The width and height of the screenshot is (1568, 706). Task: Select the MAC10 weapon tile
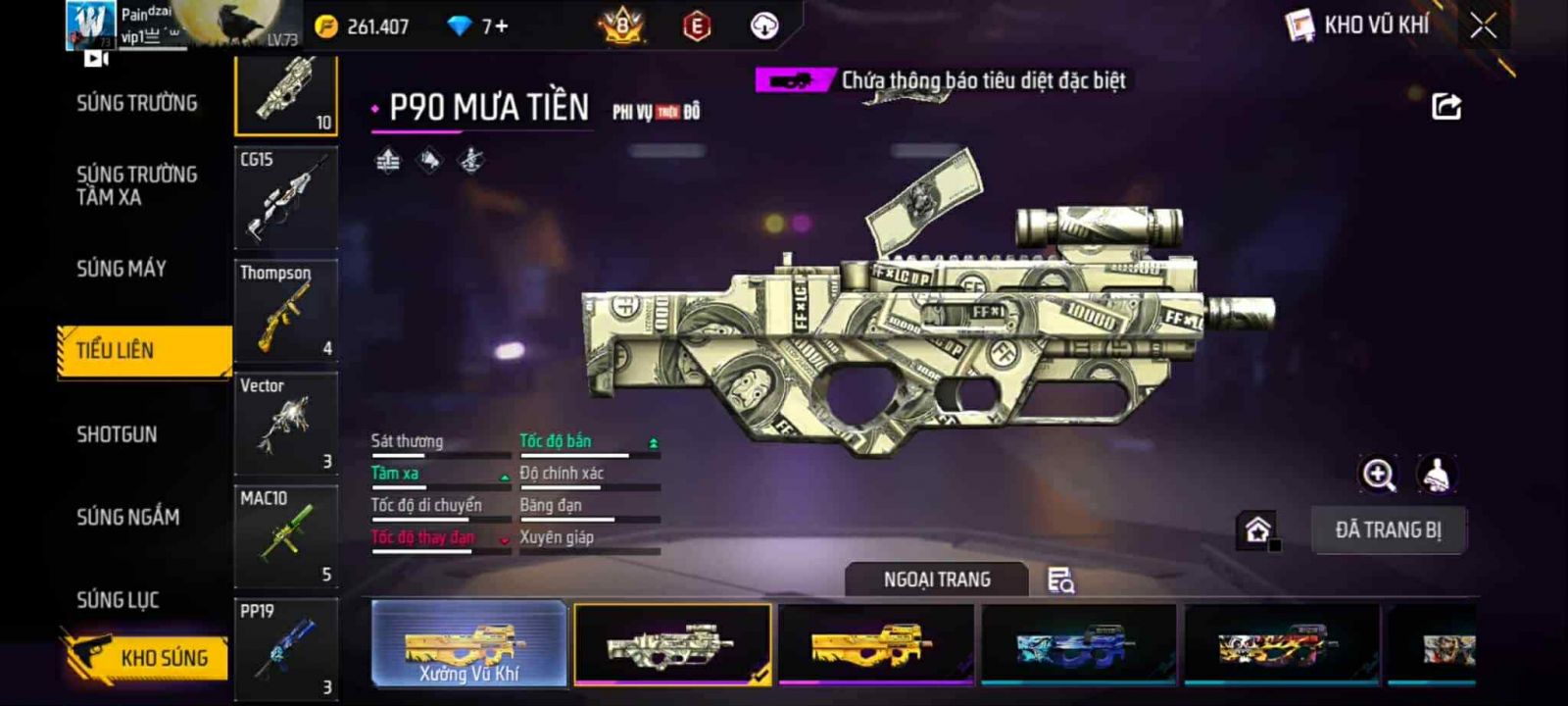[286, 536]
